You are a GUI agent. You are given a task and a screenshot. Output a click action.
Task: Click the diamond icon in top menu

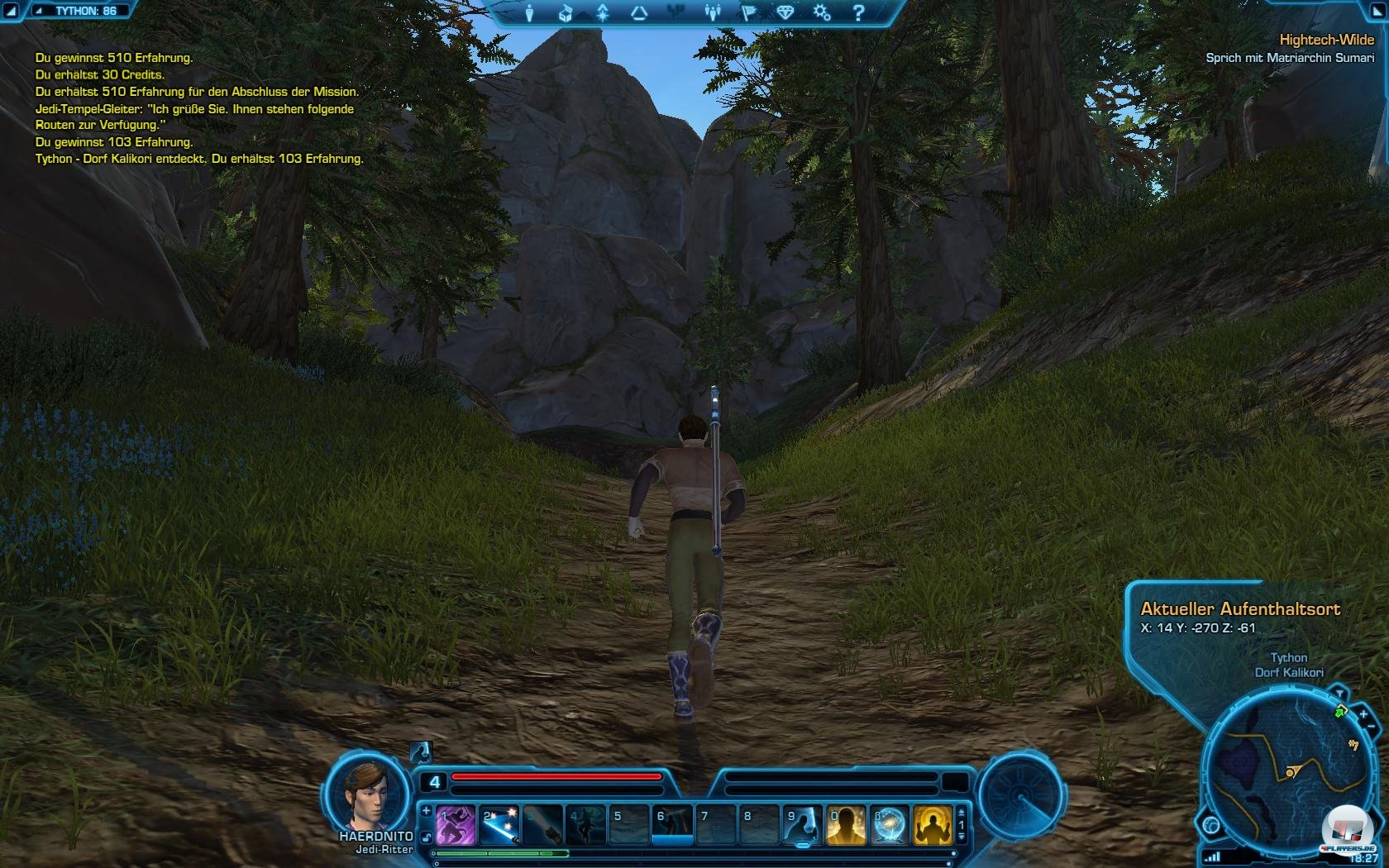point(785,13)
